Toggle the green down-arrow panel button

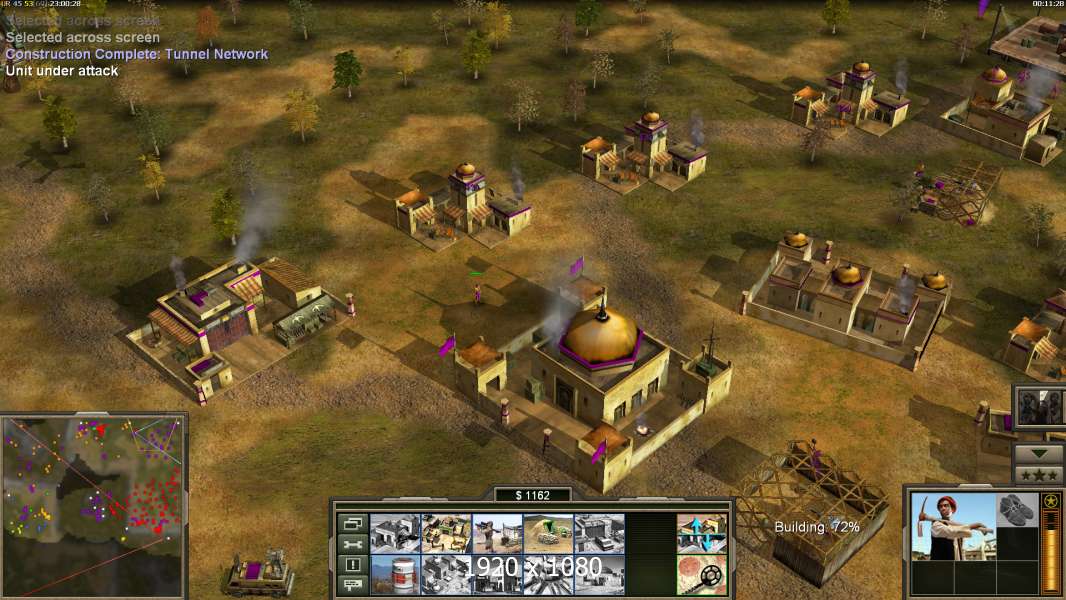coord(1038,452)
